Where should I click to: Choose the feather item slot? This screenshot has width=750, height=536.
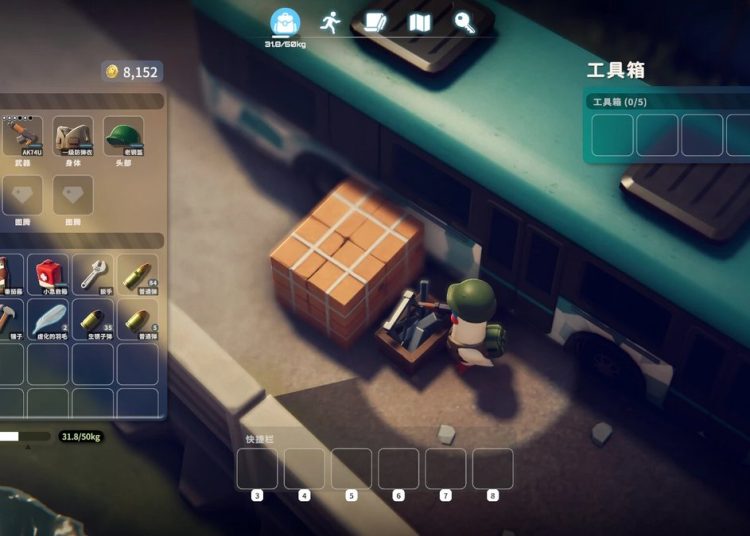[x=48, y=320]
